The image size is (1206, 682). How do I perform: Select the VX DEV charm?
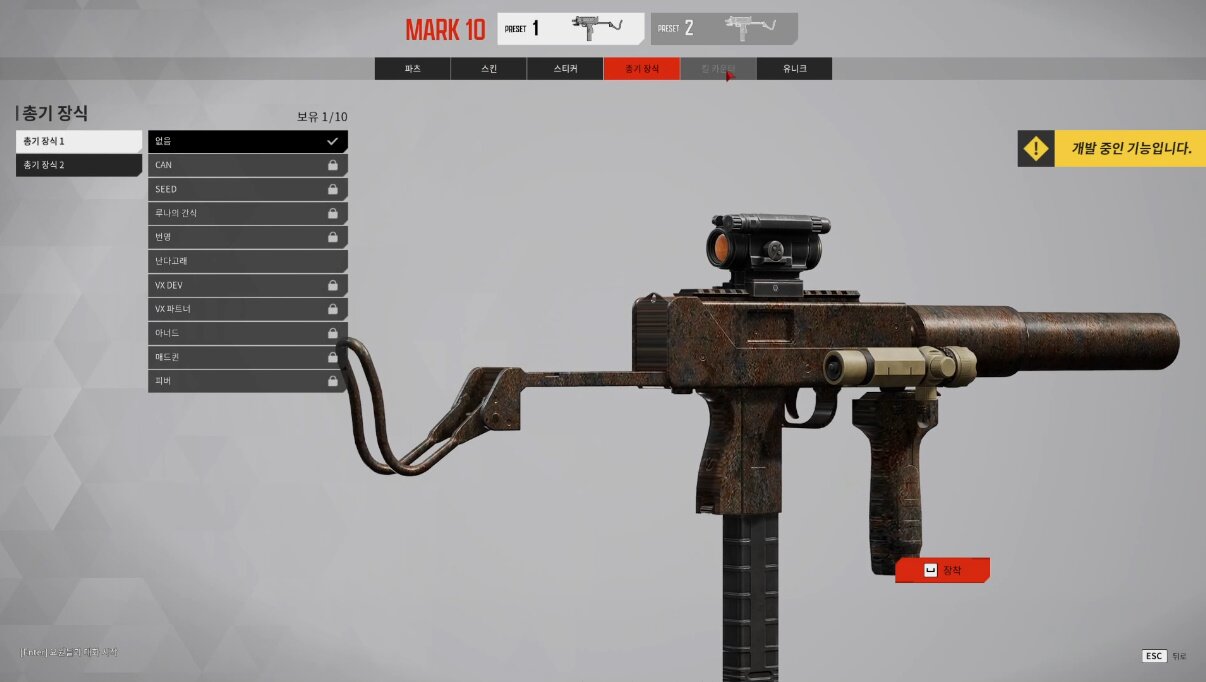[247, 285]
